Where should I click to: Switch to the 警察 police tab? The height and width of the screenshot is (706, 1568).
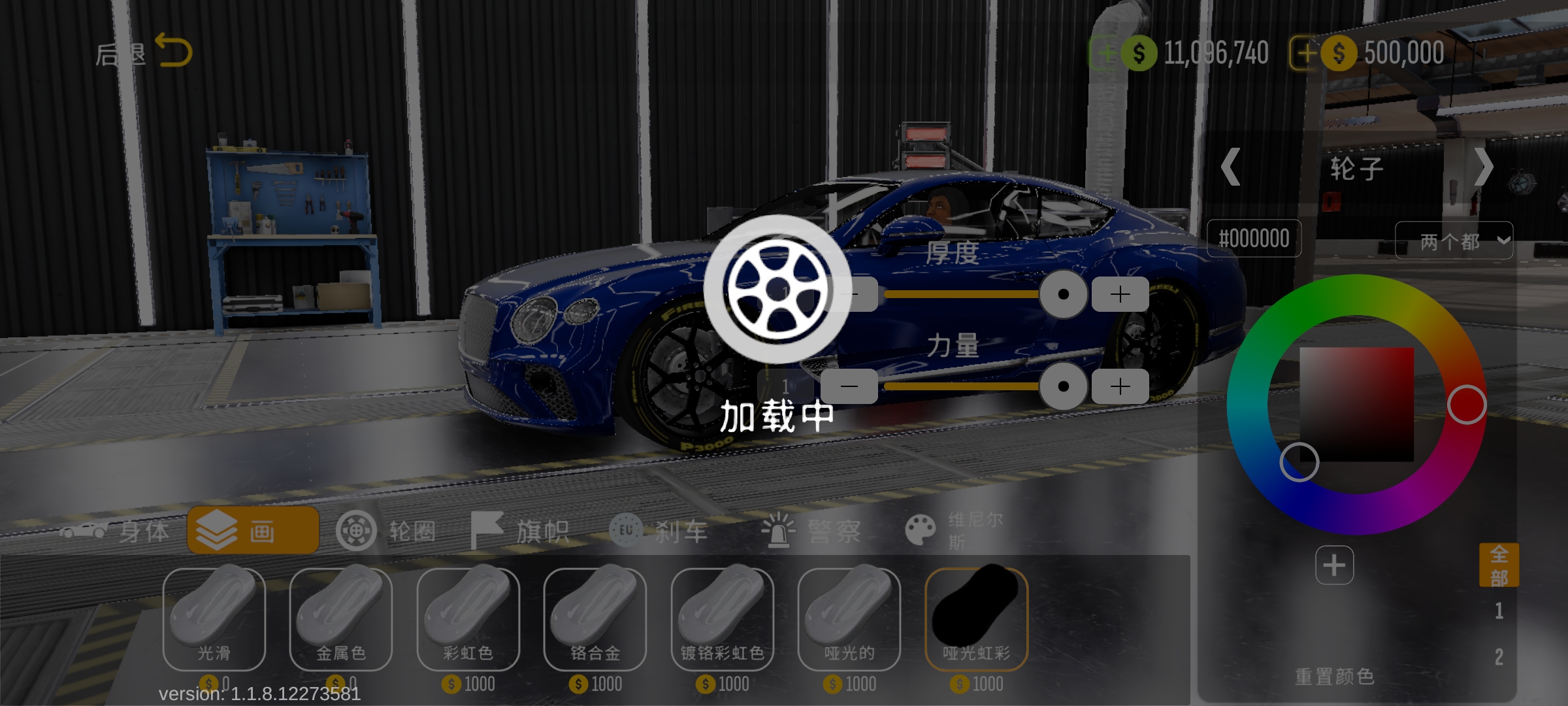point(811,531)
